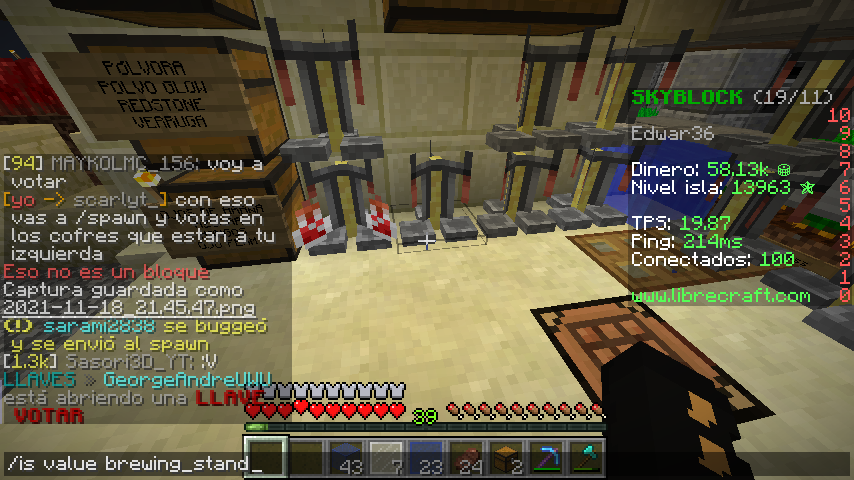This screenshot has width=854, height=480.
Task: Open the saved screenshot file link
Action: (128, 308)
